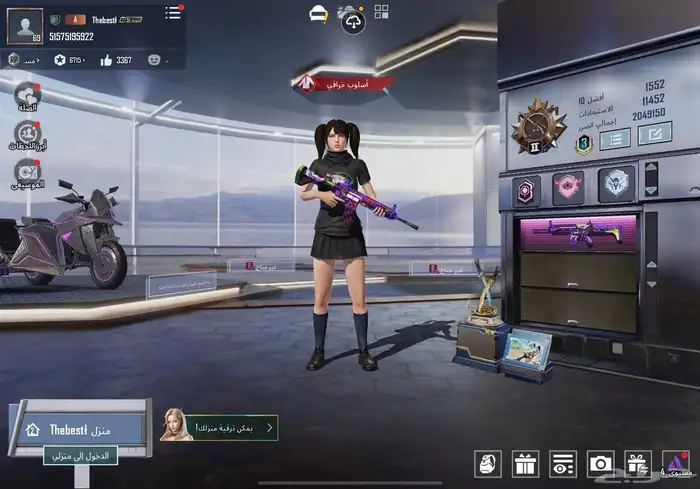Open the backpack icon in the bottom toolbar

point(487,463)
